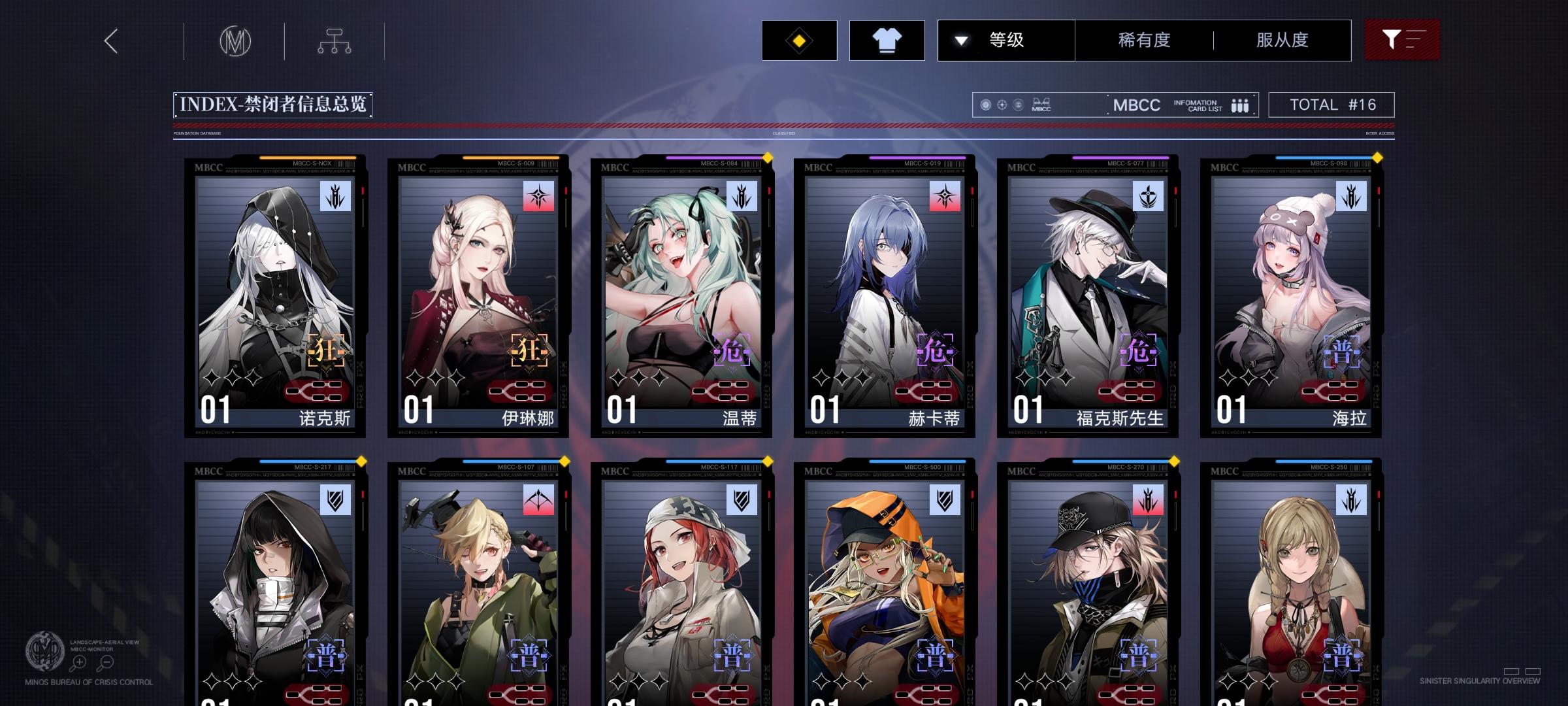Toggle the sort direction arrow beside 等级
Viewport: 1568px width, 706px height.
coord(960,40)
